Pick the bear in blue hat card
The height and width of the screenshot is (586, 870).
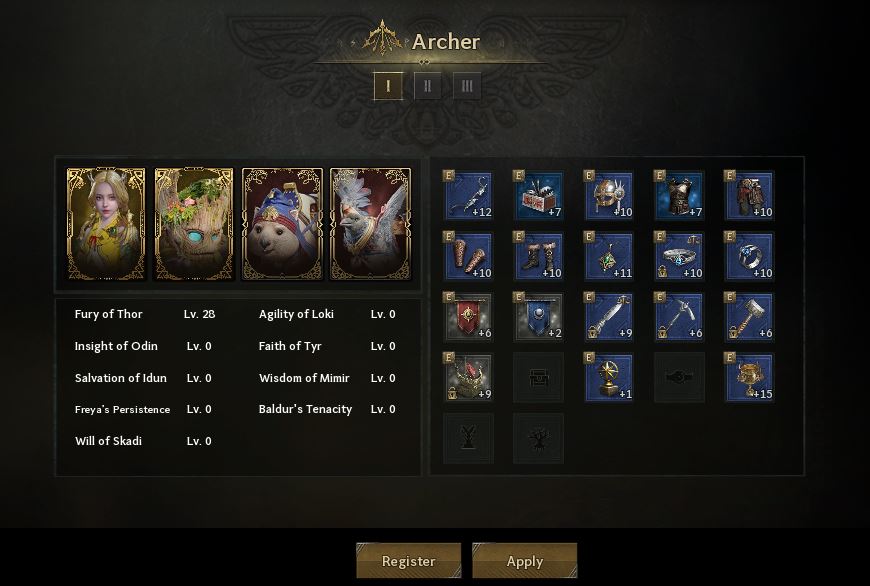point(283,223)
